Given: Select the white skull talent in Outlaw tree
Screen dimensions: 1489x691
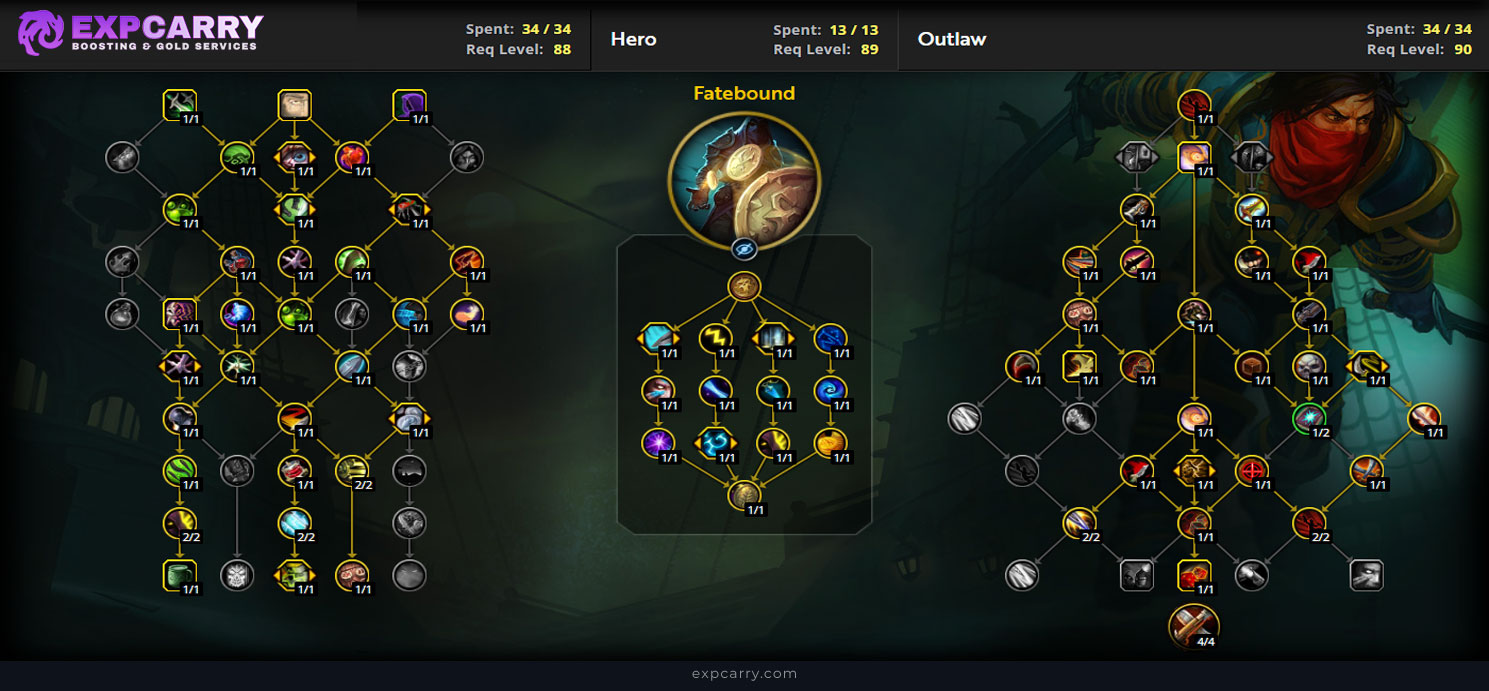Looking at the screenshot, I should point(1308,366).
